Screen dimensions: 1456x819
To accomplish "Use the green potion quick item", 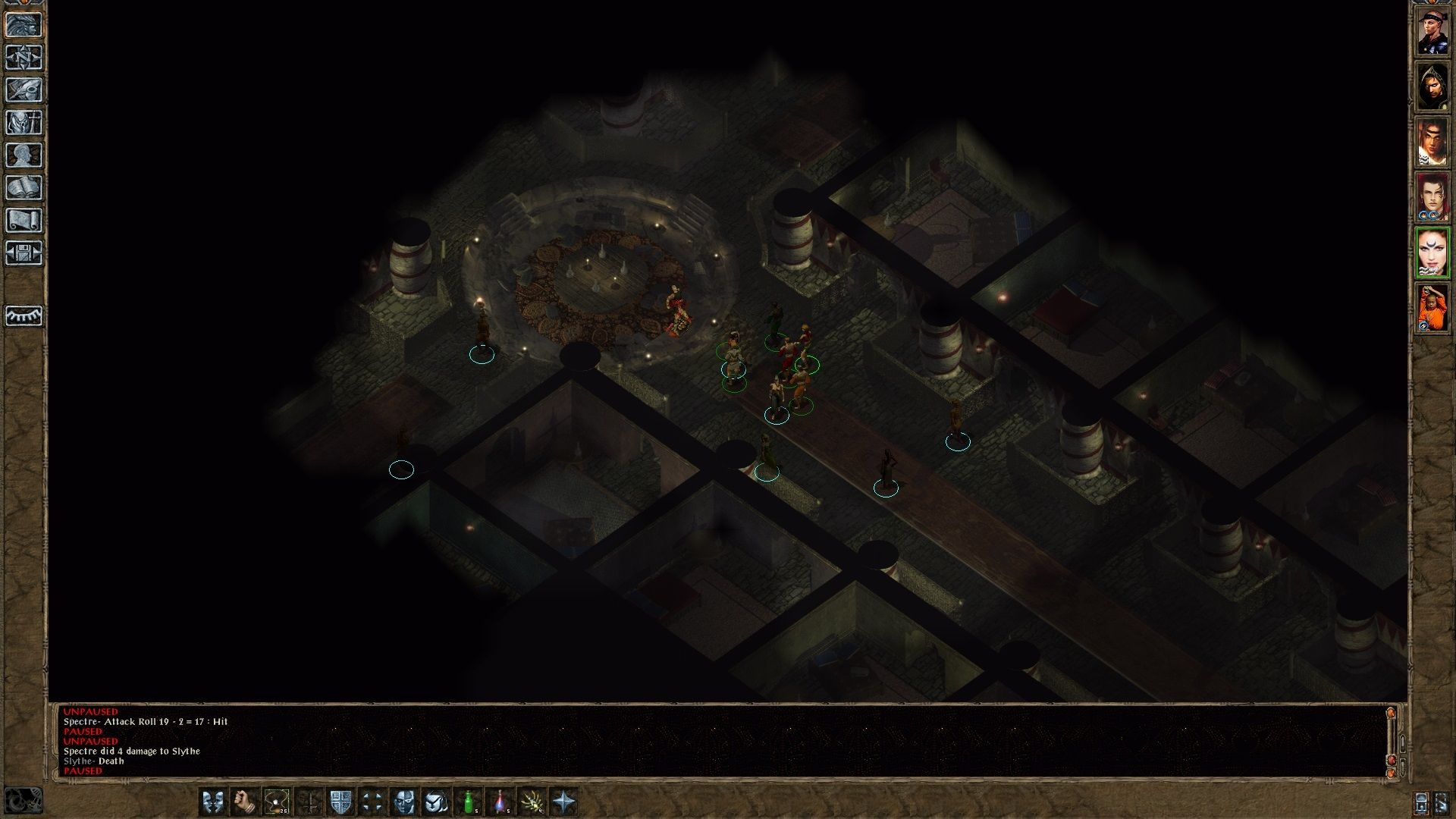I will [469, 802].
